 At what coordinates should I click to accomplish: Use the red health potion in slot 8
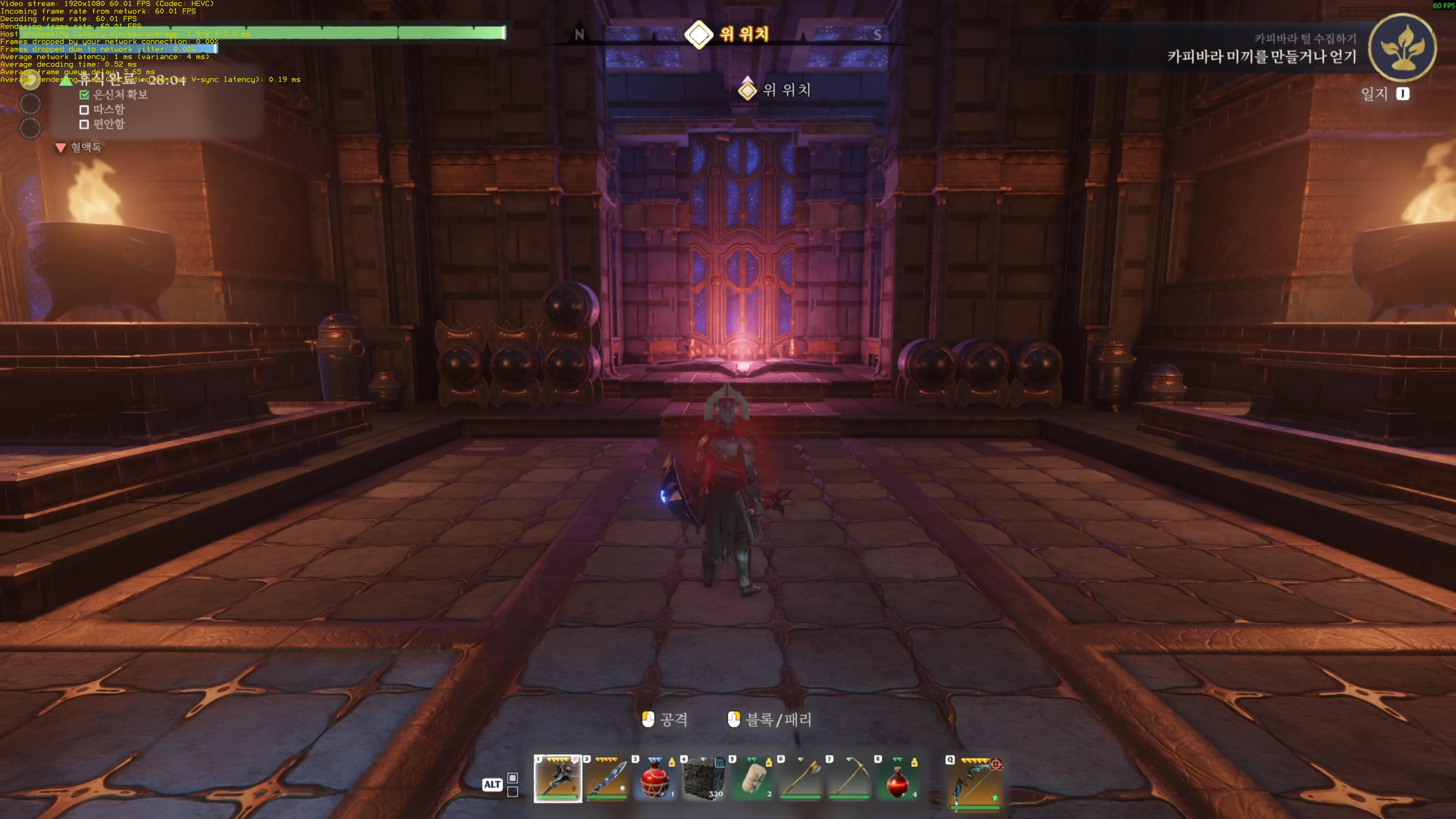[898, 779]
